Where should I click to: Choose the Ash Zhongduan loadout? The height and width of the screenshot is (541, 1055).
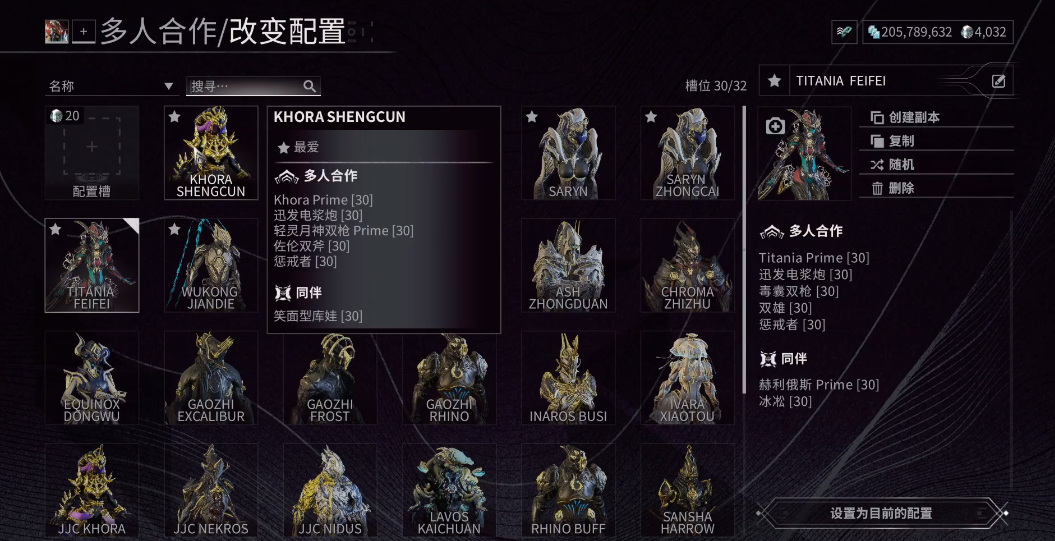coord(568,265)
